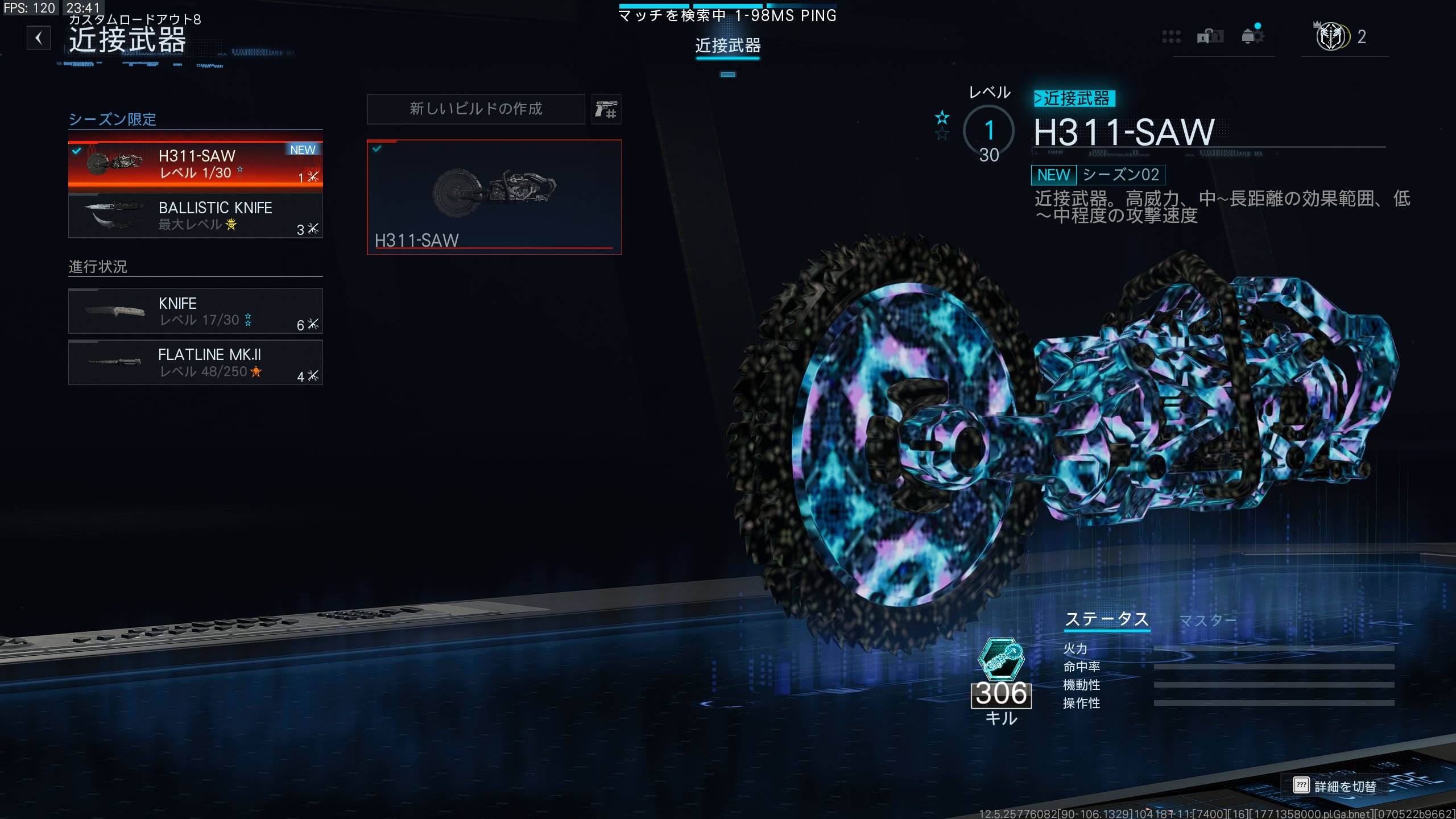Open the social friends icon

coord(1210,37)
